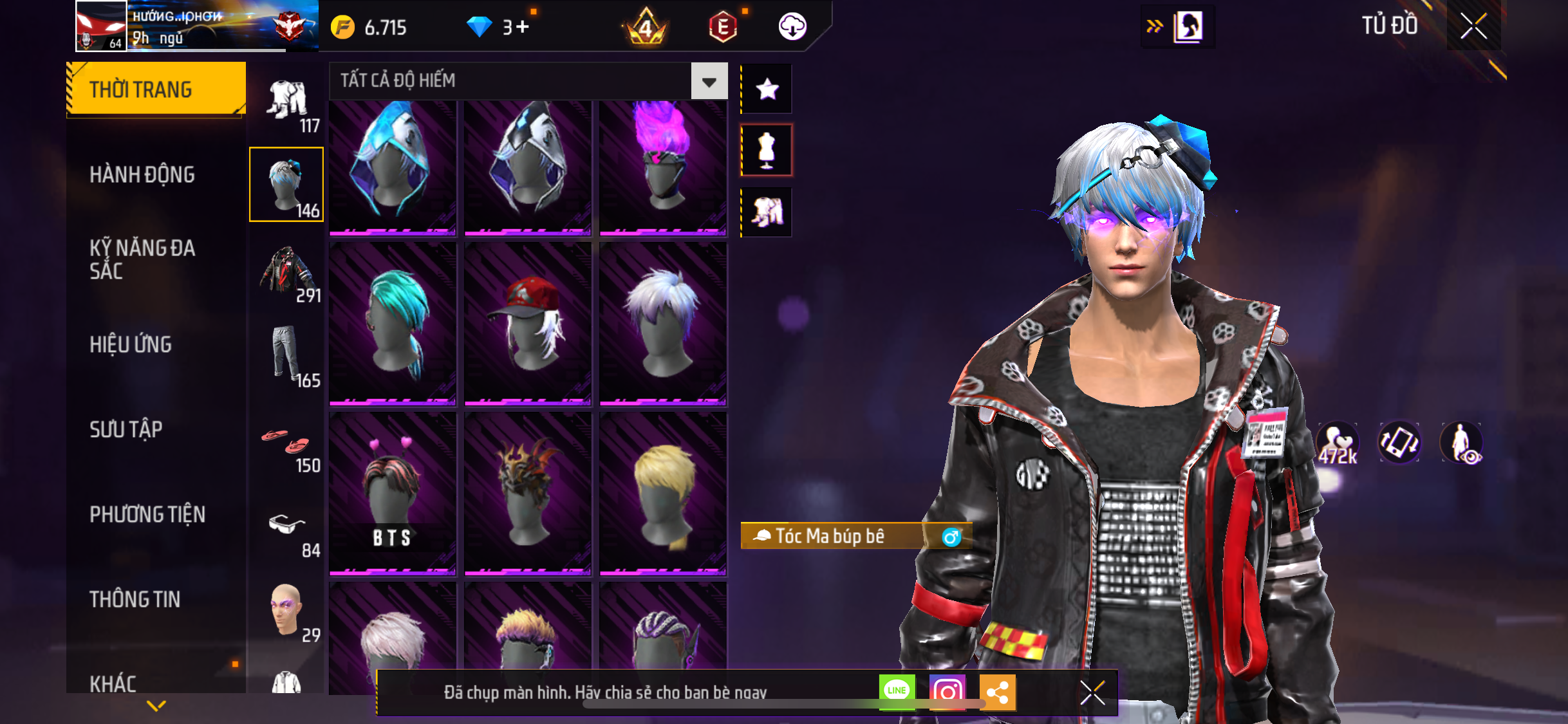Choose the pants subcategory with 165 items
Viewport: 1568px width, 724px height.
click(x=288, y=356)
